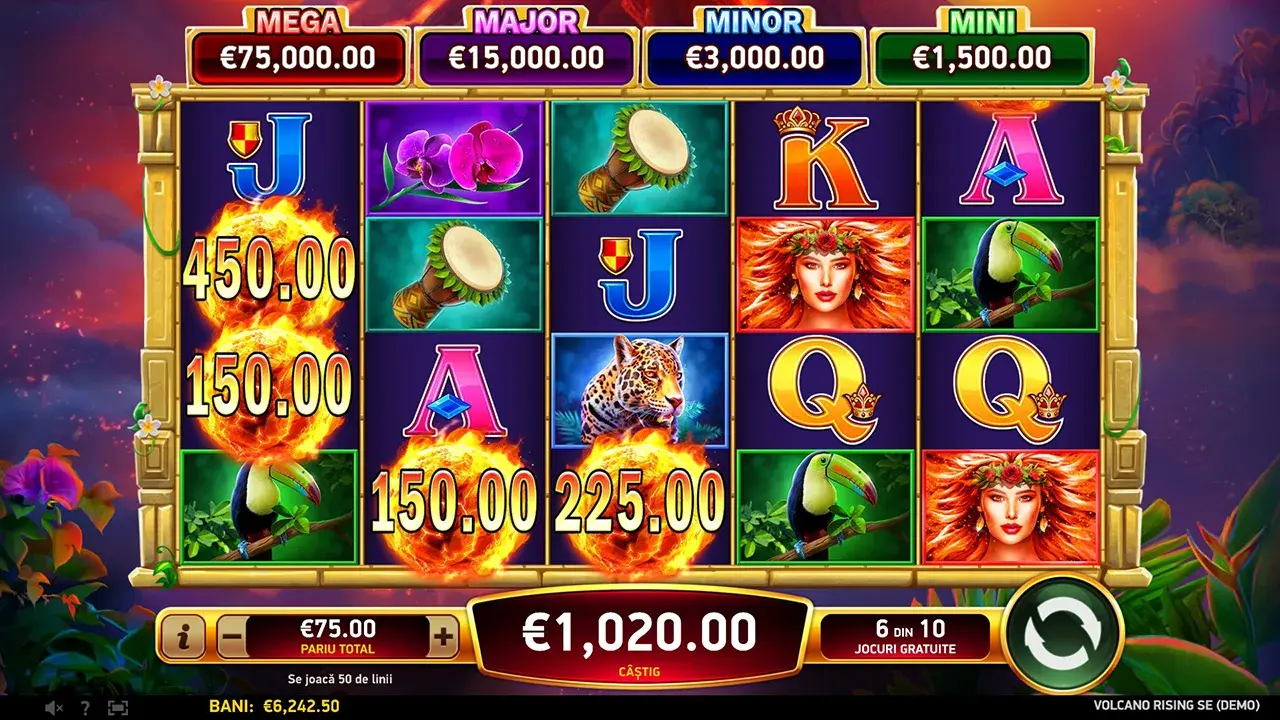Select the PARIU TOTAL bet display
1280x720 pixels.
[337, 635]
